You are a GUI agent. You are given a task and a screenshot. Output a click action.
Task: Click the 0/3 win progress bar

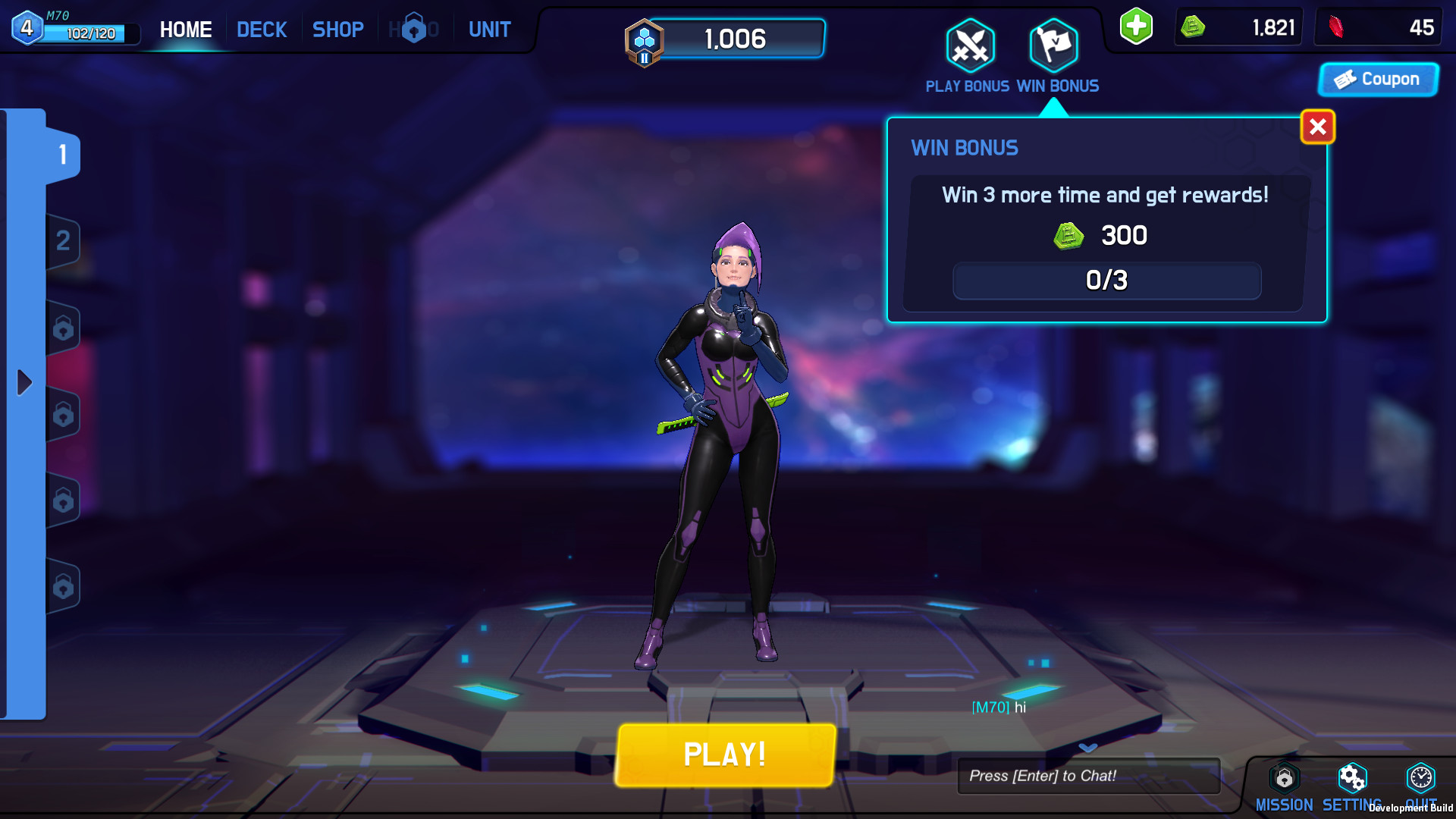(x=1106, y=281)
